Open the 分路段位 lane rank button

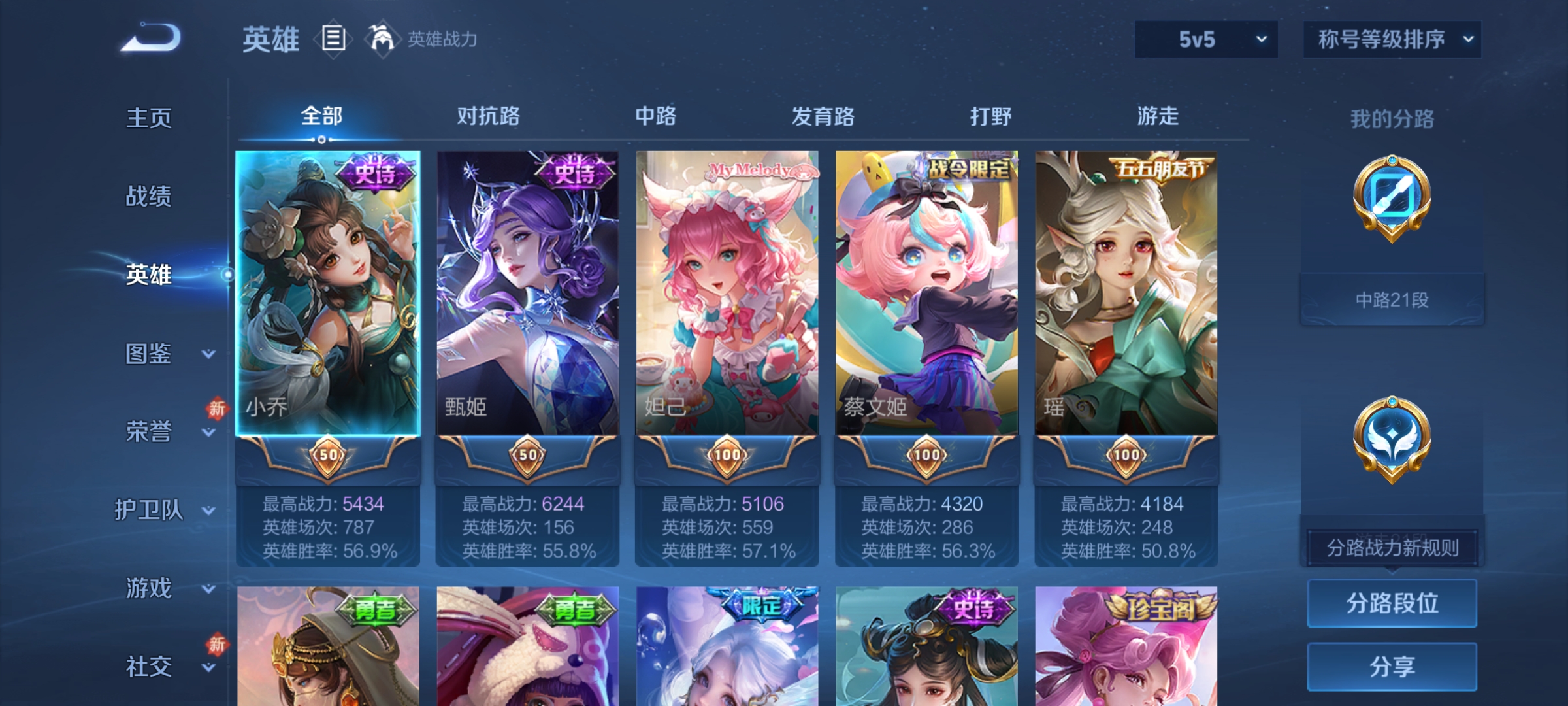[1392, 604]
